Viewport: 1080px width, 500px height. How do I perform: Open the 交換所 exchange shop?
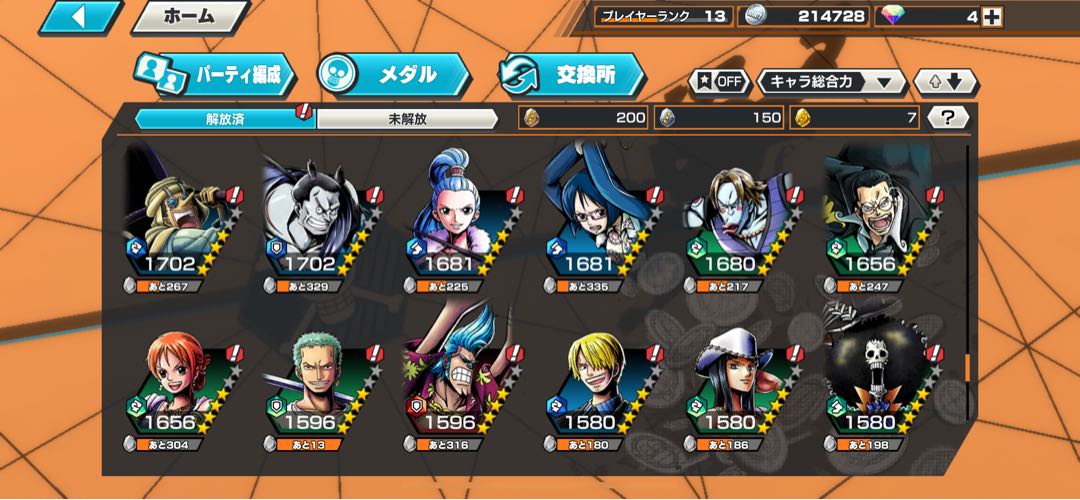pos(570,75)
